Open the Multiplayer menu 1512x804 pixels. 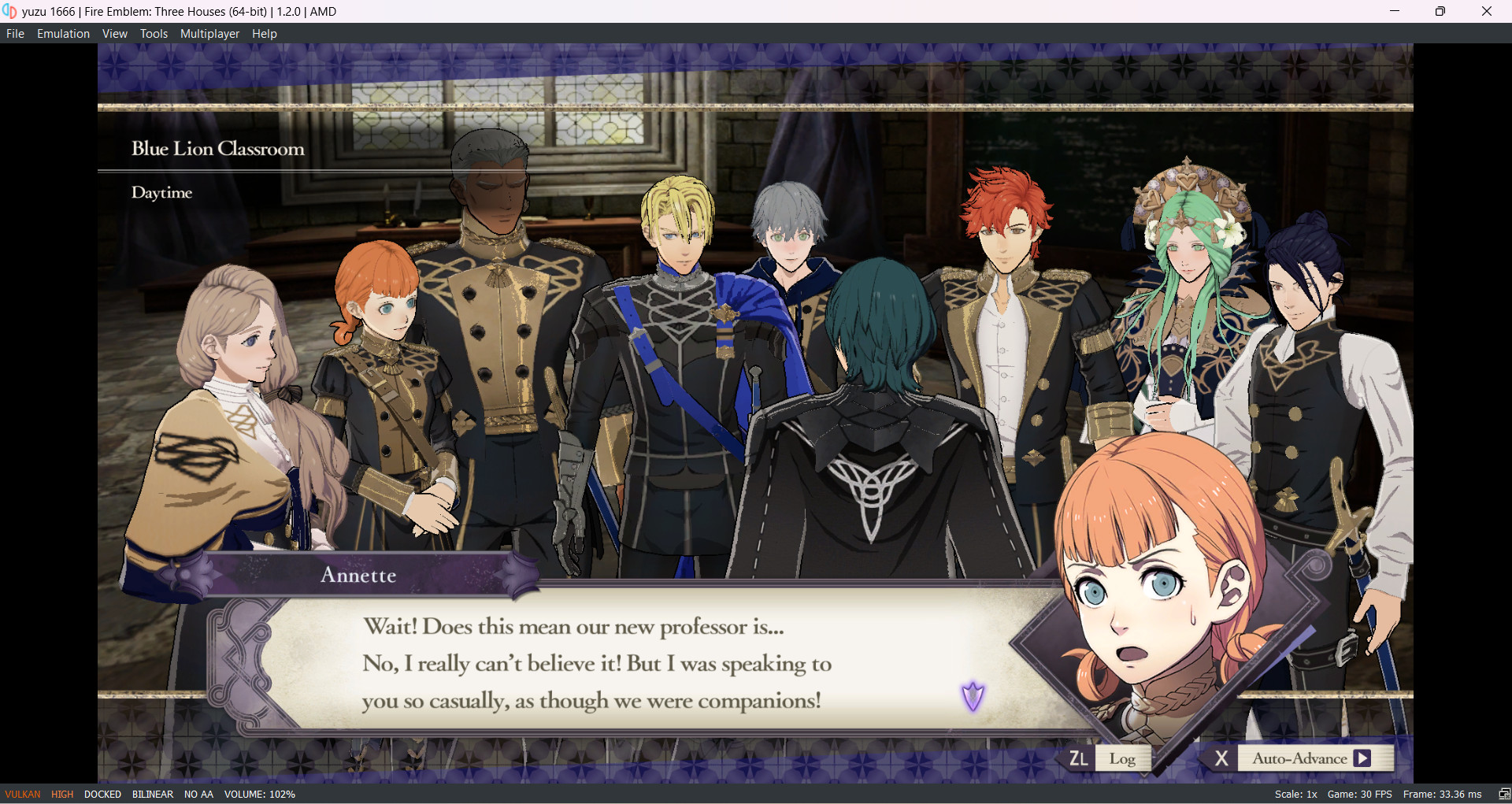(x=209, y=33)
